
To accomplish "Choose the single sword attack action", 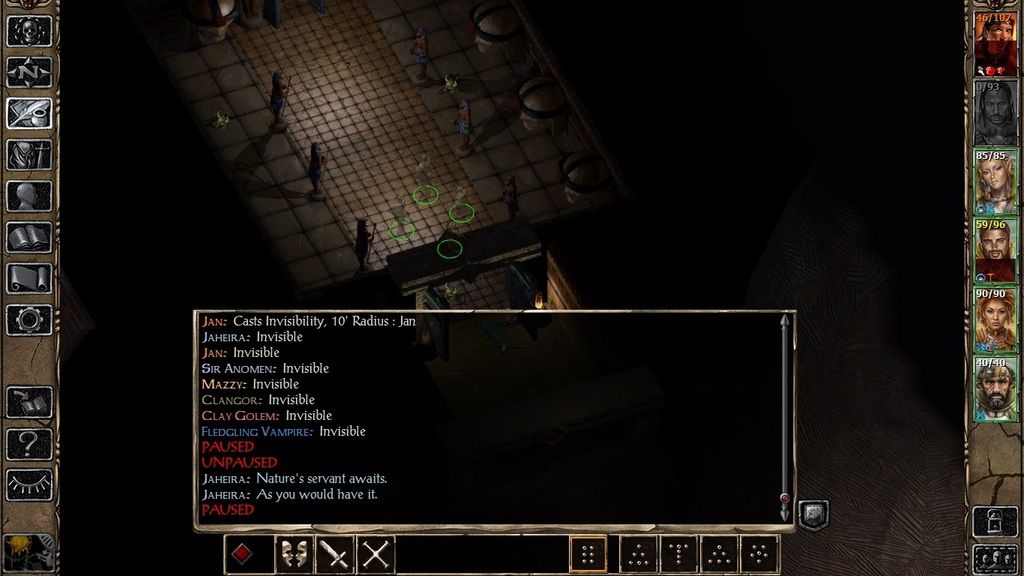I will point(334,554).
